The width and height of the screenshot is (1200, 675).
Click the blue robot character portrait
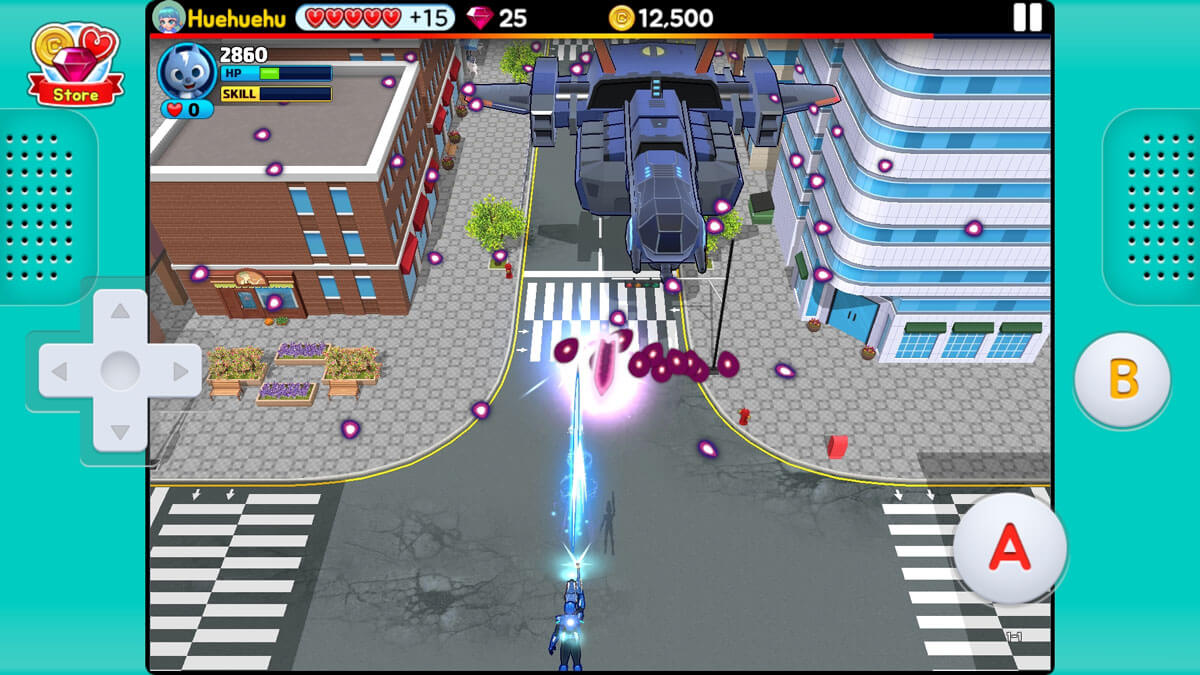pos(186,70)
